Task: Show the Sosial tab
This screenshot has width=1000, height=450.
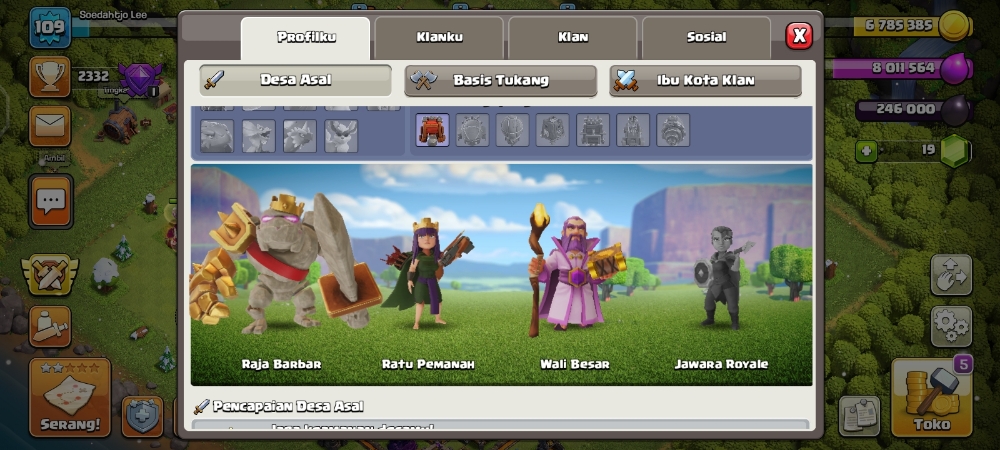Action: point(706,38)
